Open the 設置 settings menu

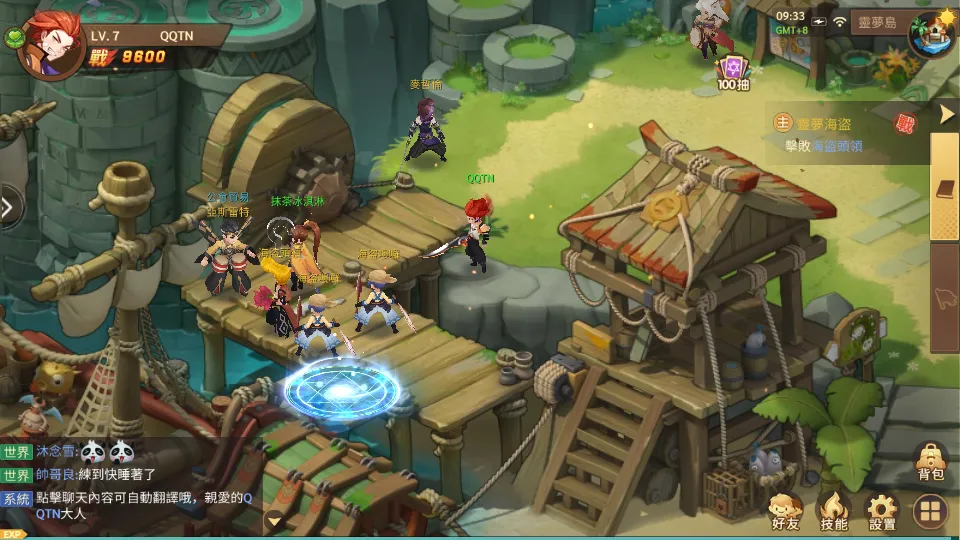pyautogui.click(x=882, y=512)
